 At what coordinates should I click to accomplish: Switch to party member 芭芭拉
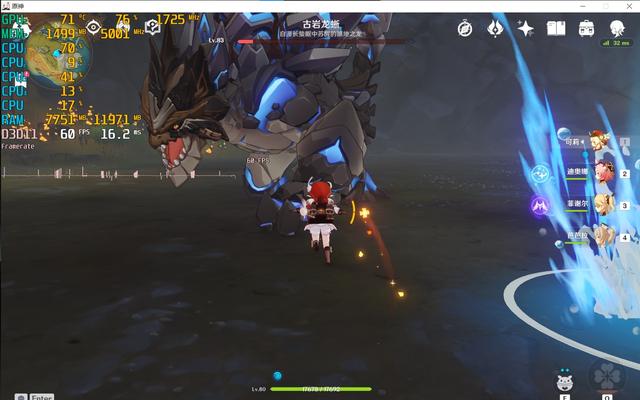(x=603, y=236)
